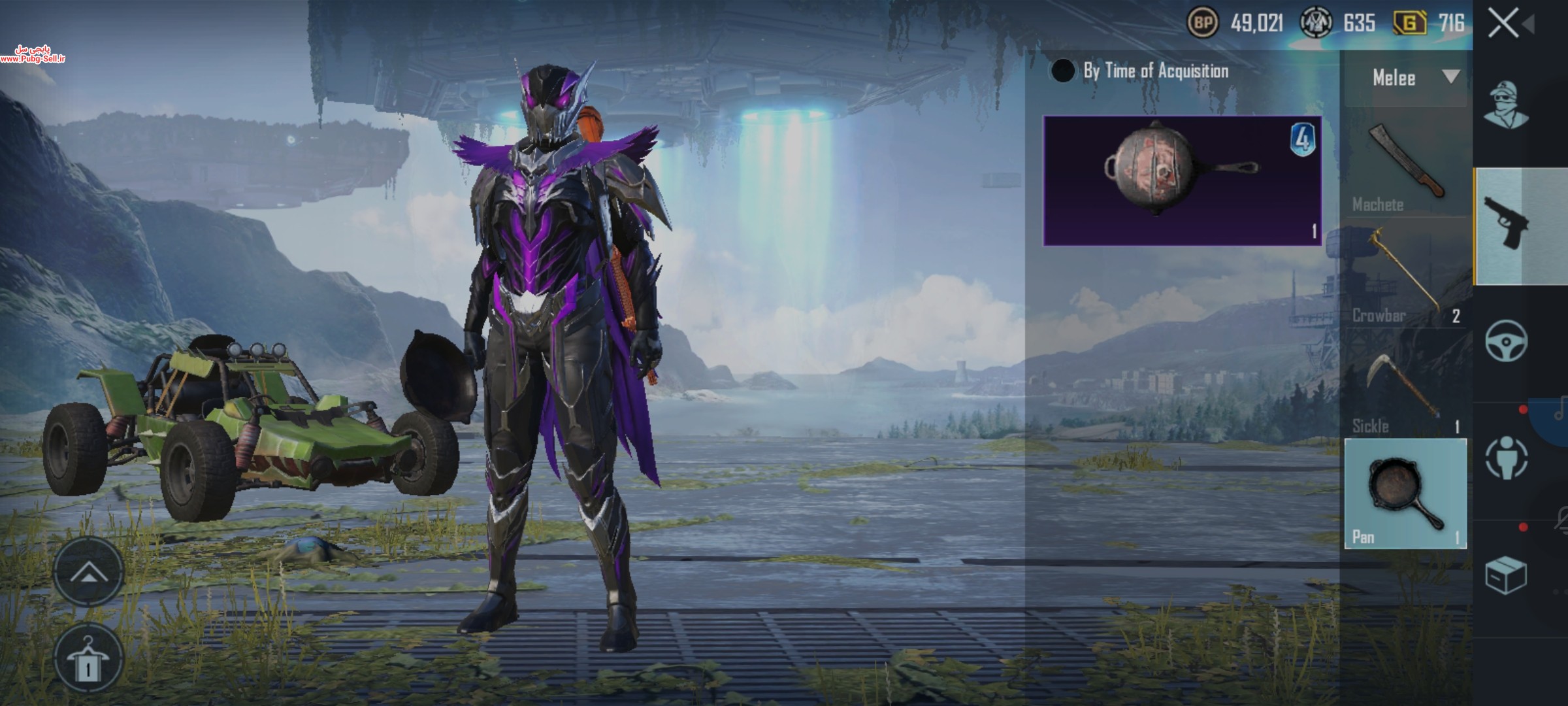Switch to the character outfit tab
Image resolution: width=1568 pixels, height=706 pixels.
pos(1506,105)
